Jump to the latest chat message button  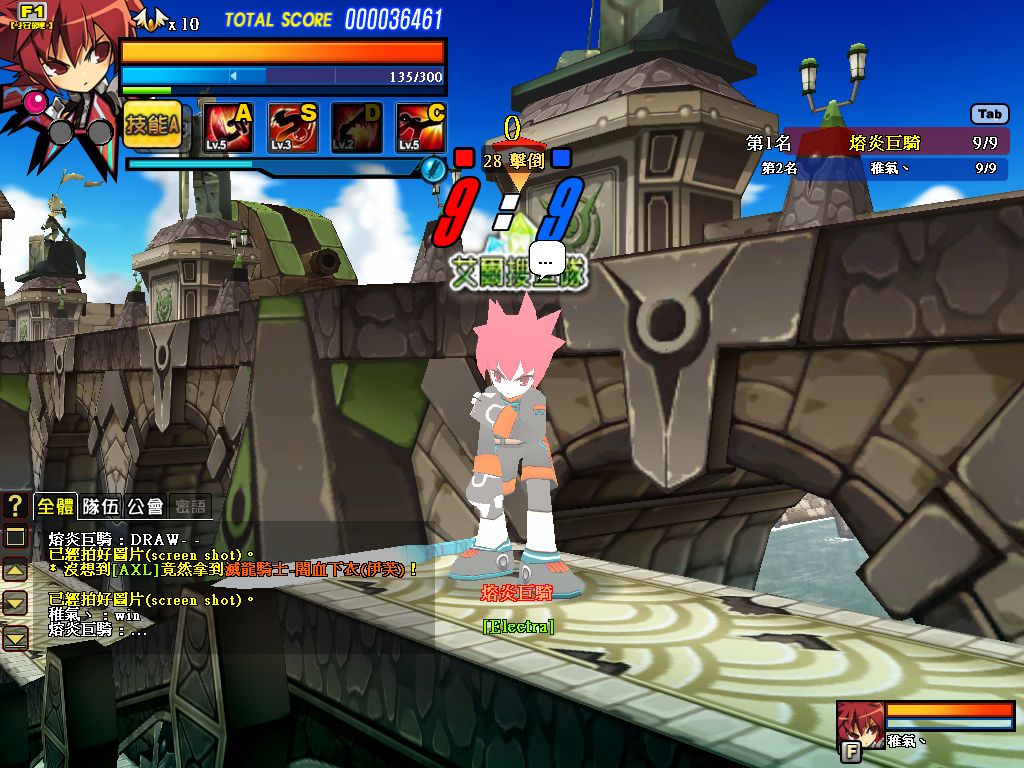[x=15, y=637]
